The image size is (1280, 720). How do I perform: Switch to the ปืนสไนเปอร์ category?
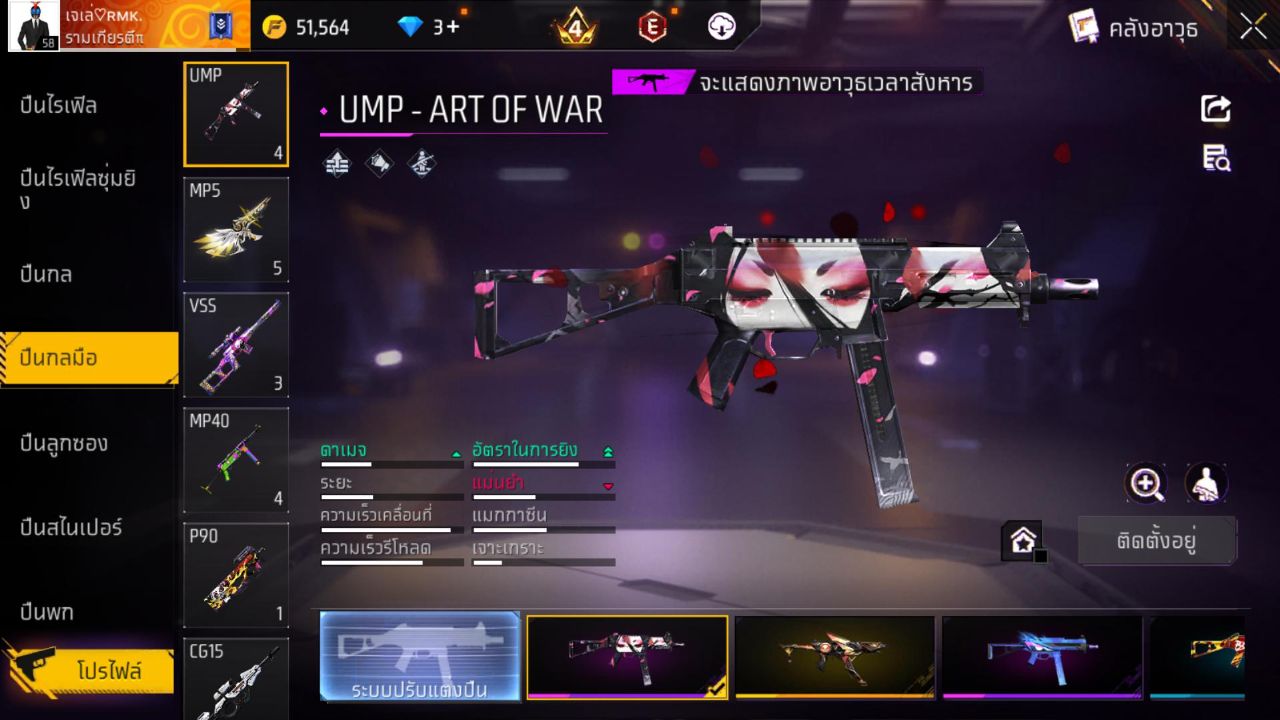(73, 528)
